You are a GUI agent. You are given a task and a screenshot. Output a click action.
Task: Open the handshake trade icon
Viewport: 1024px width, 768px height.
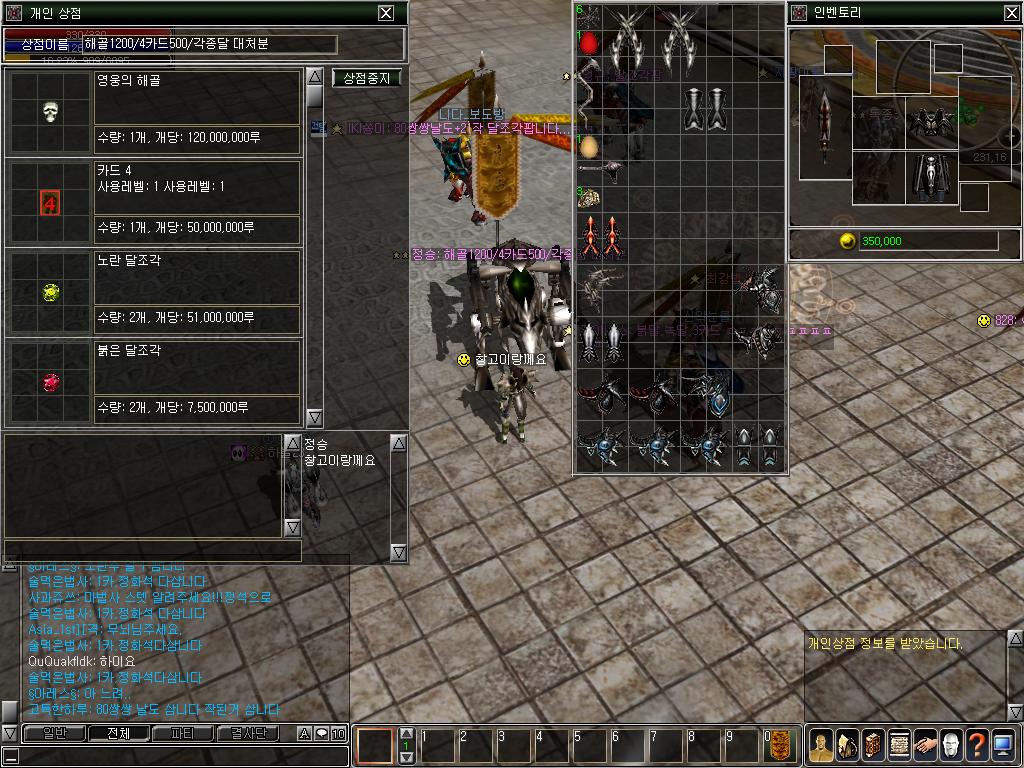click(924, 743)
